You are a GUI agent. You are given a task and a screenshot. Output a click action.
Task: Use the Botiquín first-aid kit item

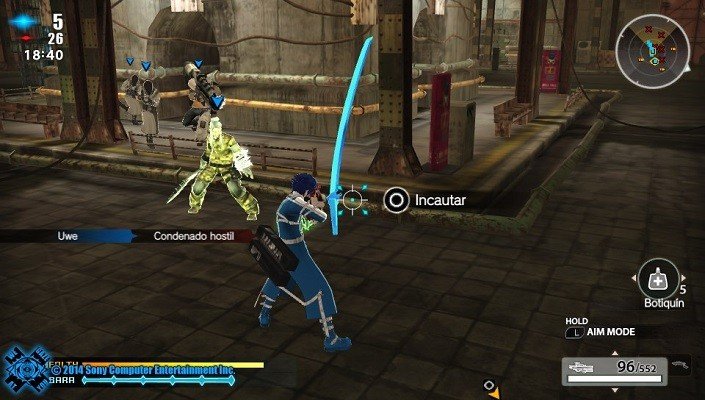point(659,275)
